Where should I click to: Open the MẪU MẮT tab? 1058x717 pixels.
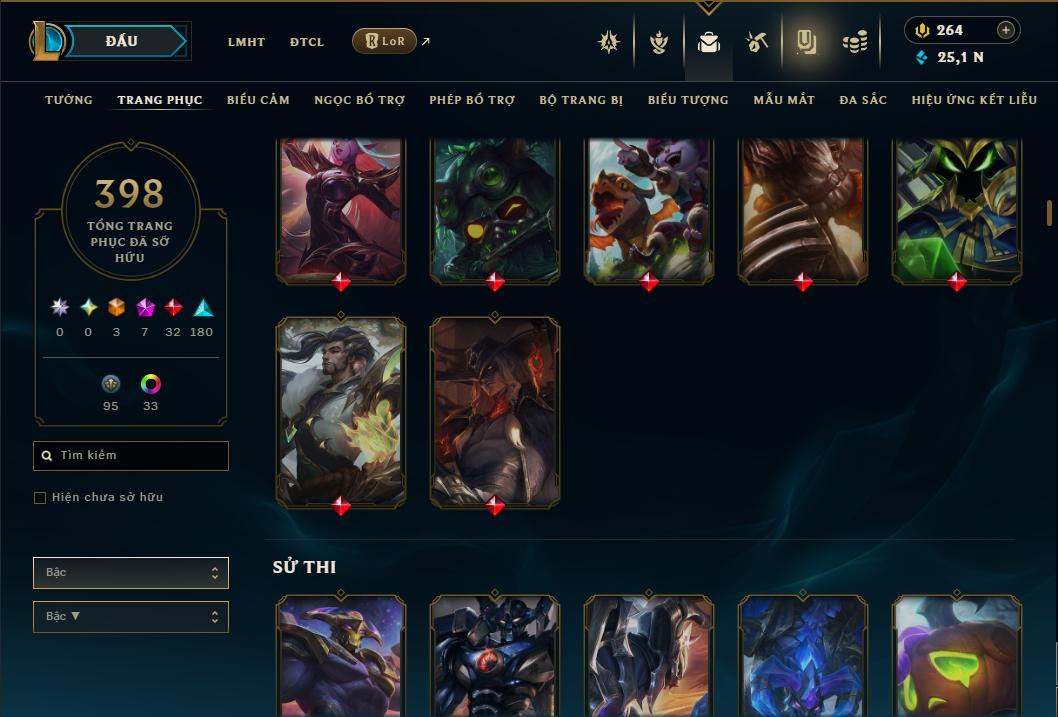pyautogui.click(x=784, y=100)
